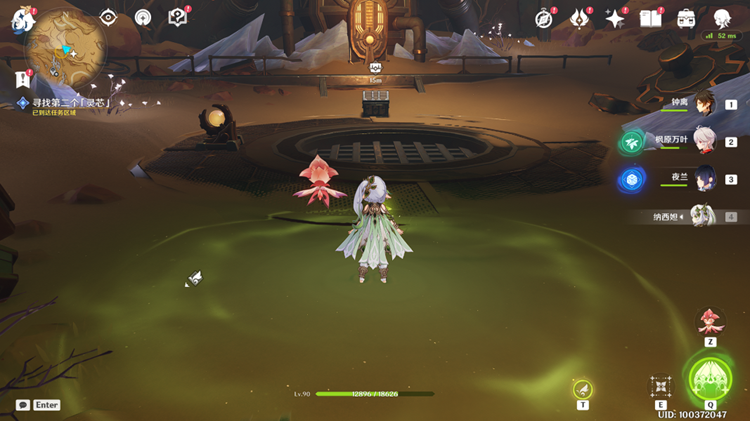Activate the square-frame Elemental Skill icon
Screen dimensions: 750x421
click(x=661, y=386)
